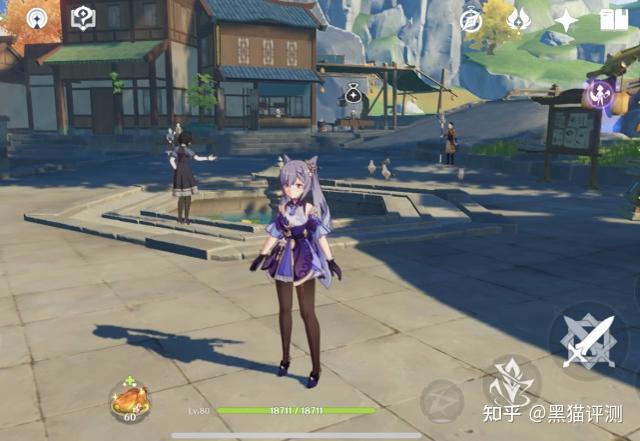Open the Paimon menu icon
The height and width of the screenshot is (441, 640).
[x=37, y=18]
